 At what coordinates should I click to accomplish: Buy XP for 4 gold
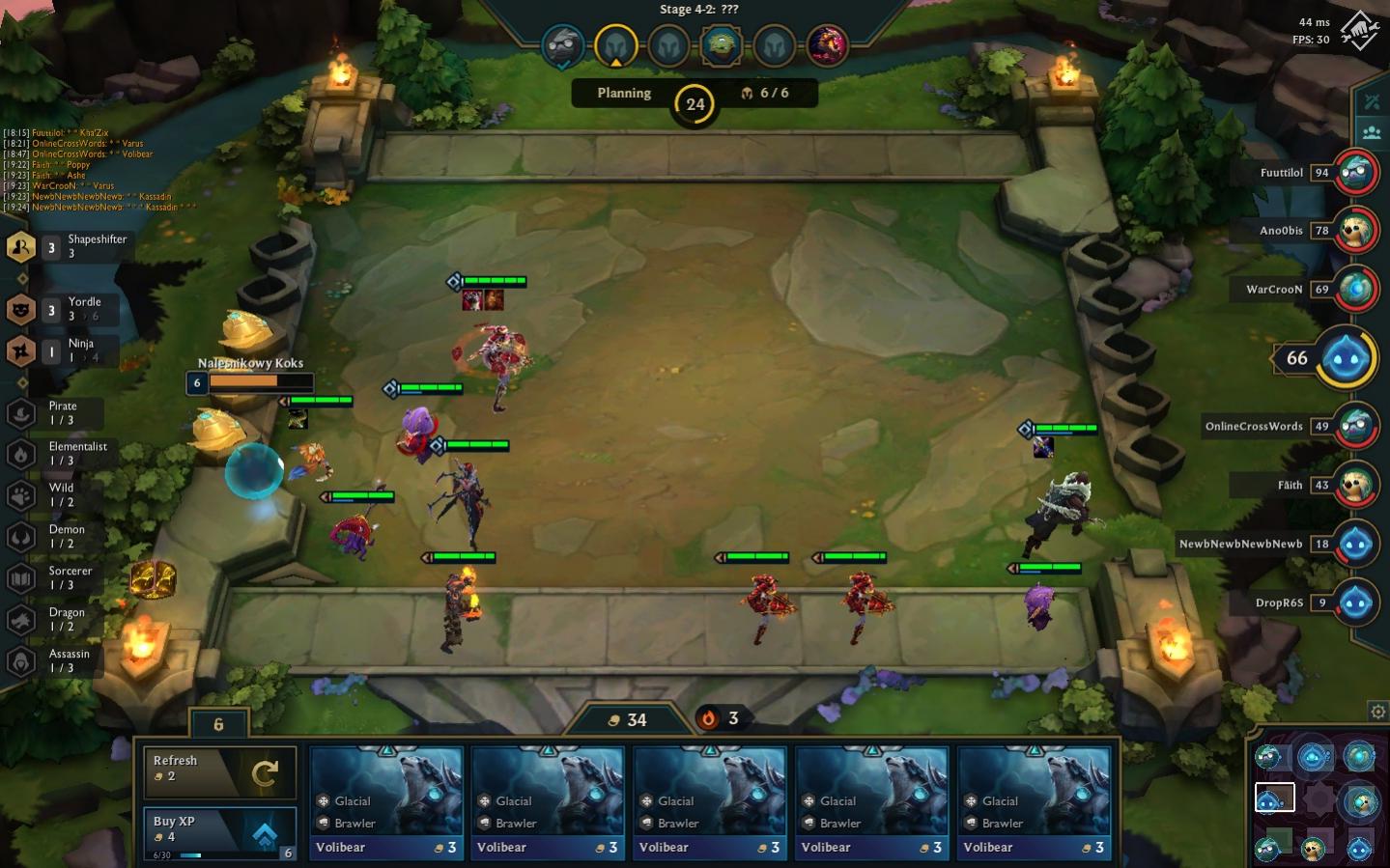pos(219,832)
